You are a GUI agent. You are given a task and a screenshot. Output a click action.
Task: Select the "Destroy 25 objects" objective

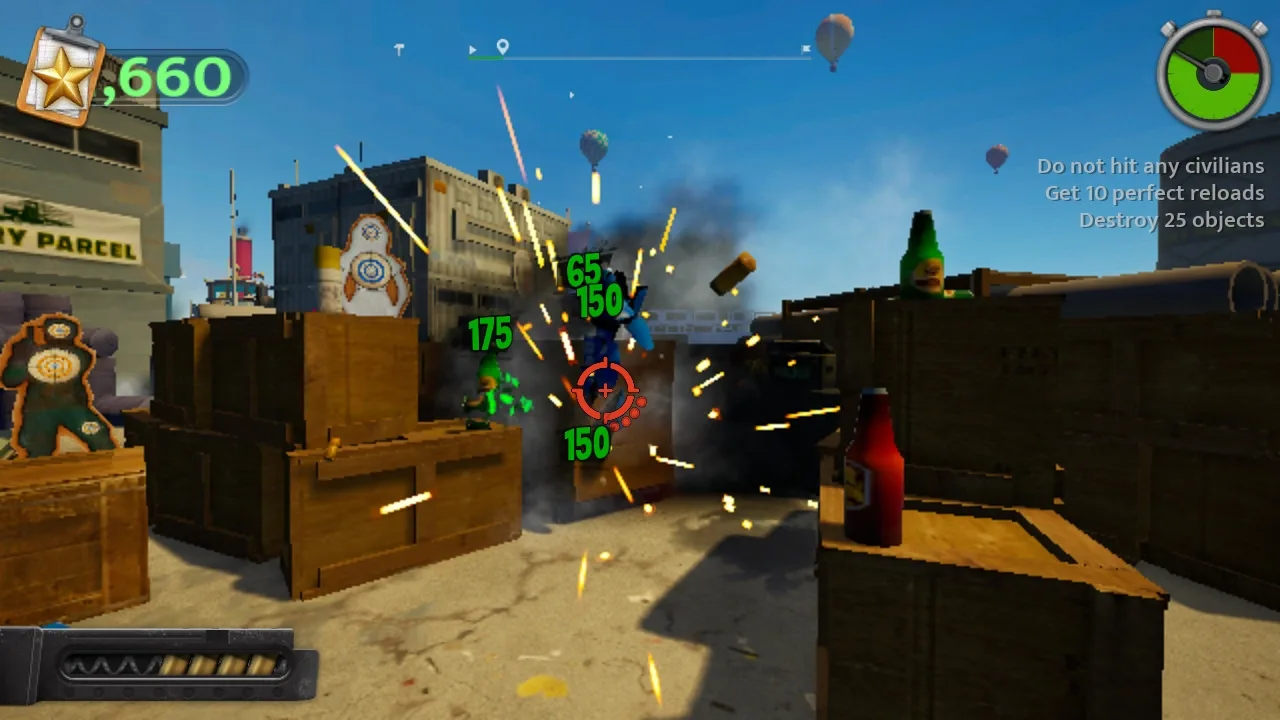click(x=1171, y=220)
